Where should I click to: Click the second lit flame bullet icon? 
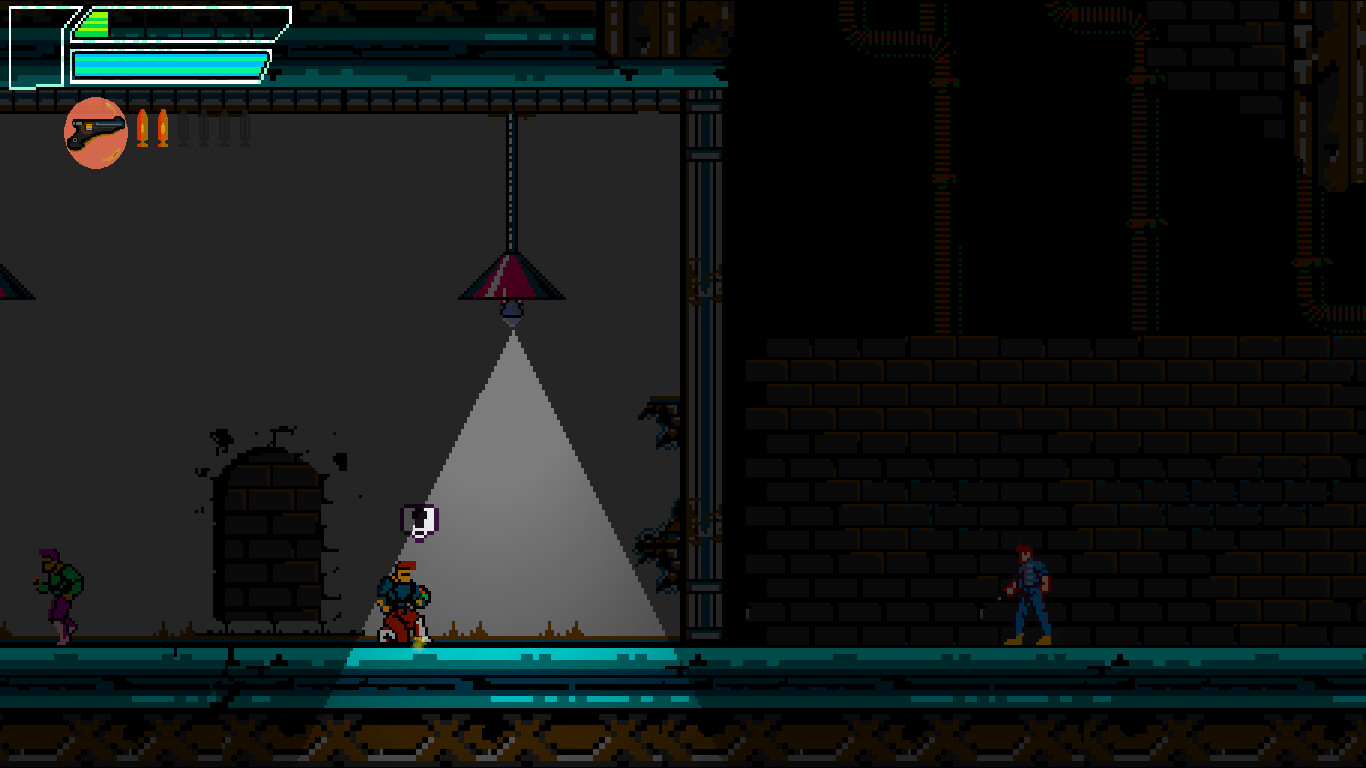coord(163,128)
